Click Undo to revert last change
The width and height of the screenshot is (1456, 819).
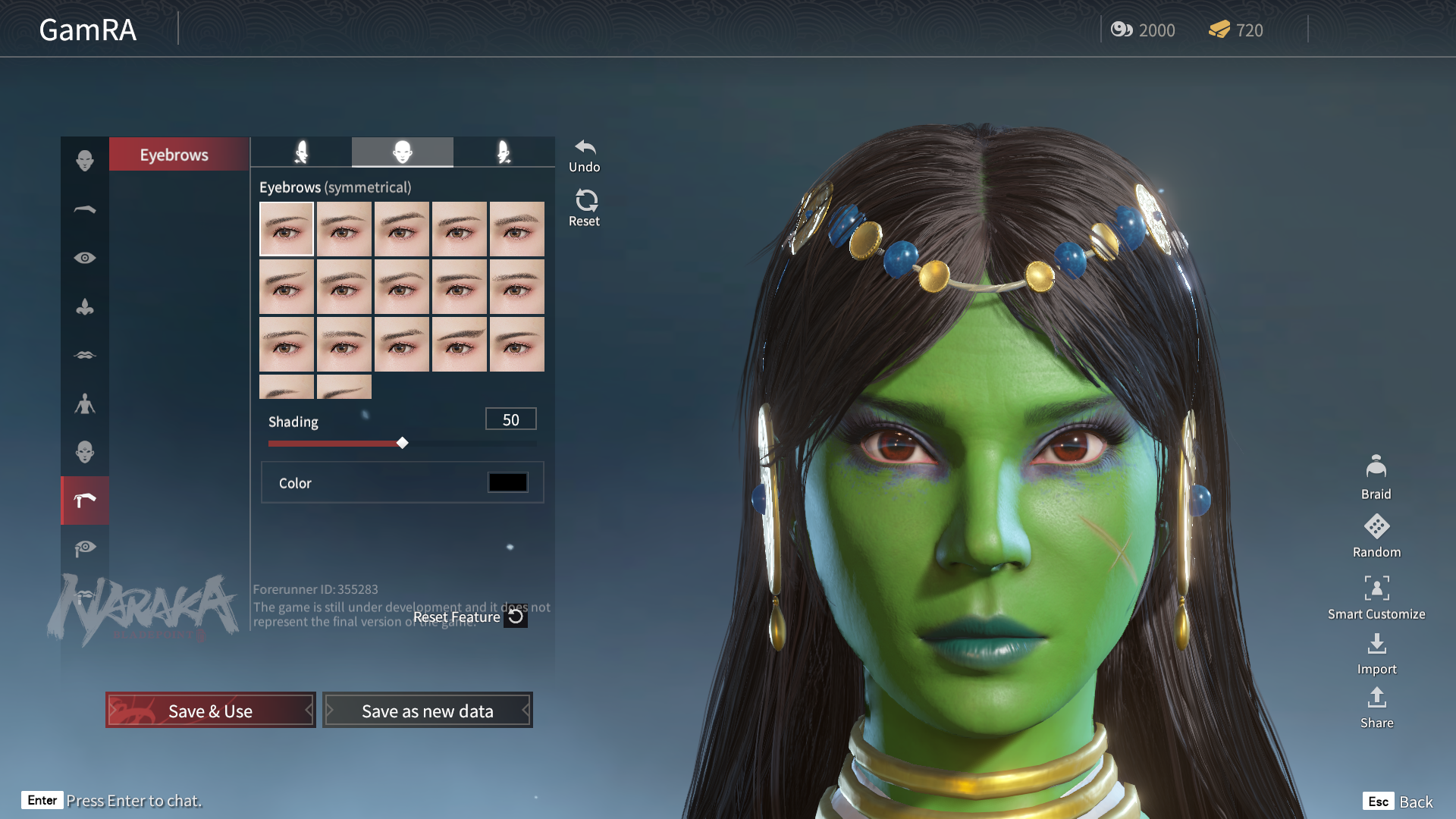click(x=584, y=150)
